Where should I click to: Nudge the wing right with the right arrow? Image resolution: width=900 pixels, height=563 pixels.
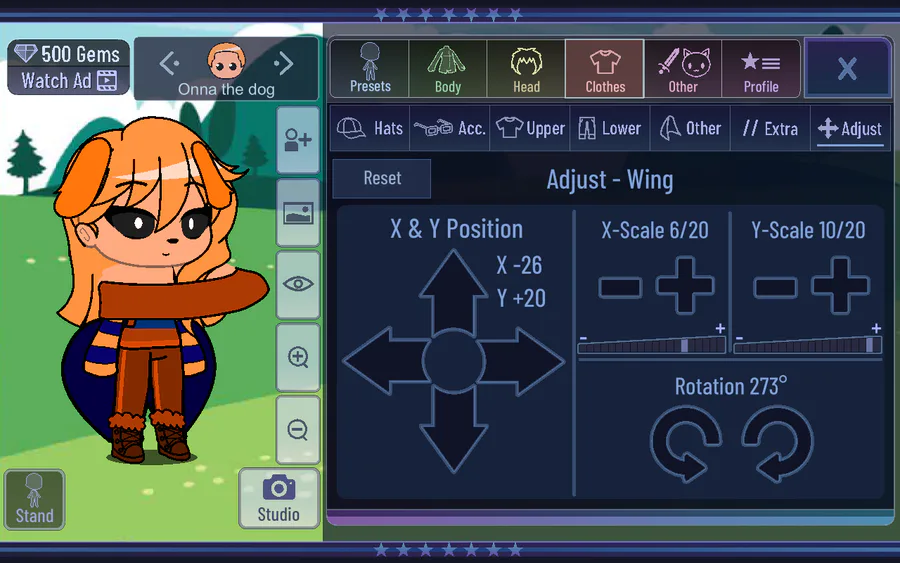tap(525, 361)
